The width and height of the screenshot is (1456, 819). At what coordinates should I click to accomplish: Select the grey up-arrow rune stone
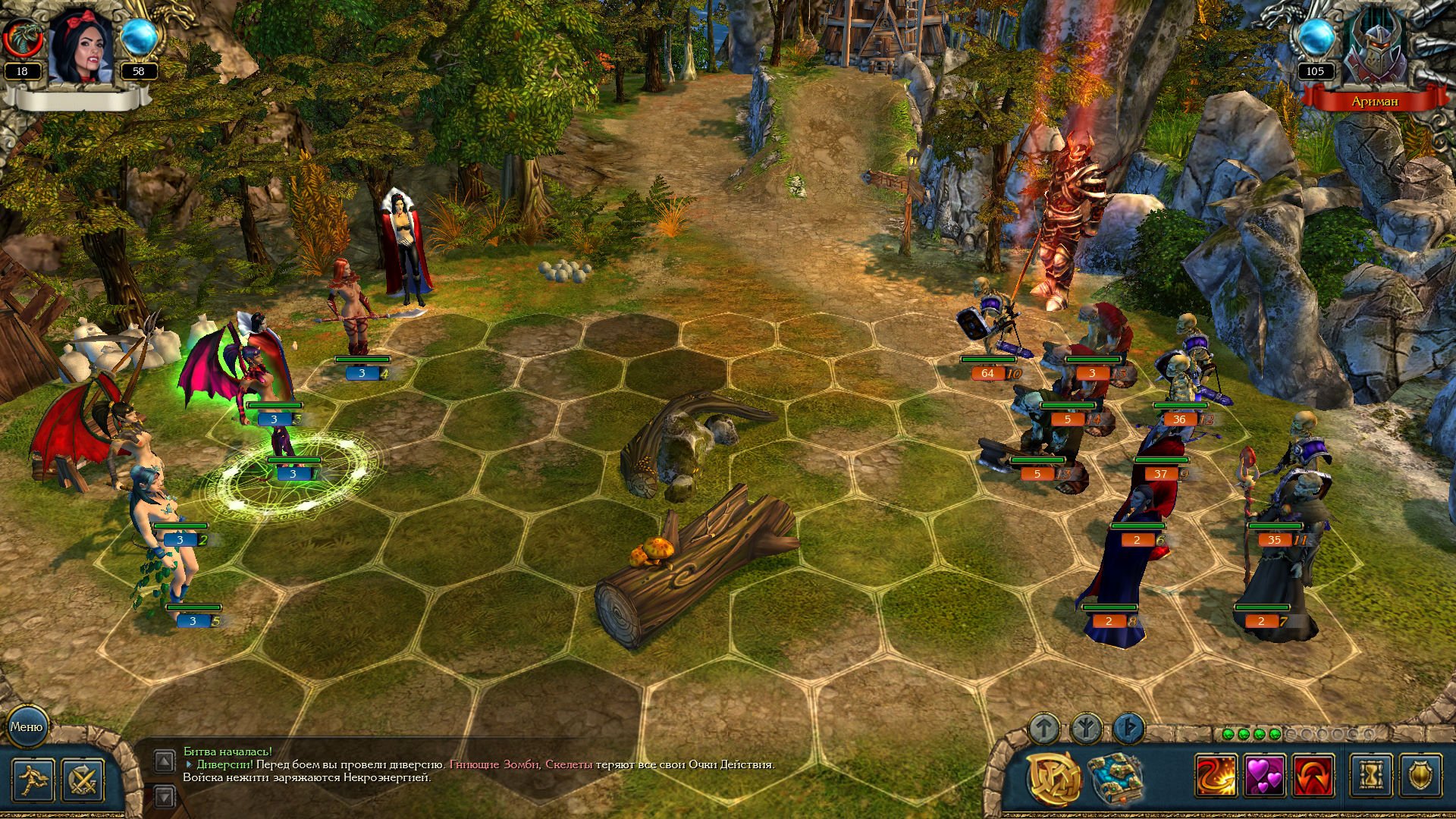click(1044, 729)
